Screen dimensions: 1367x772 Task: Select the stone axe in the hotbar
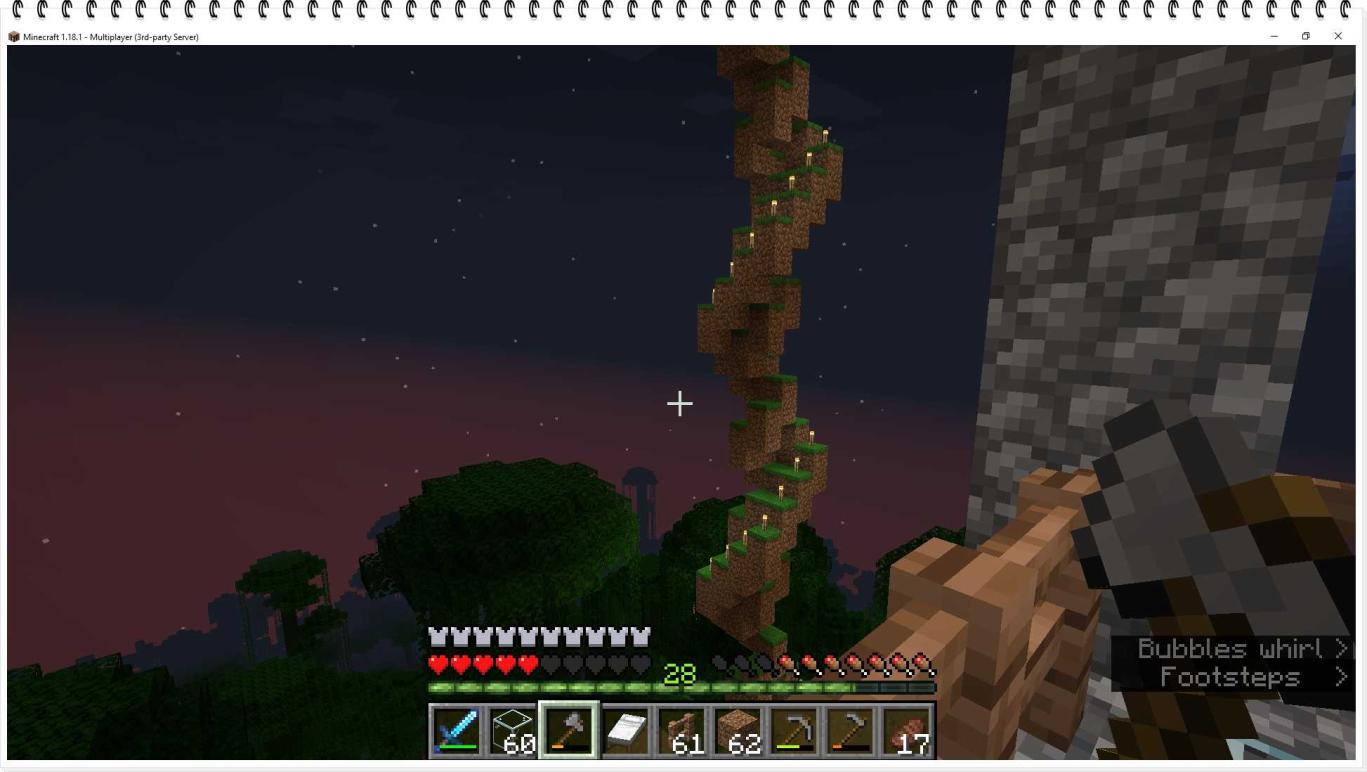[x=569, y=730]
